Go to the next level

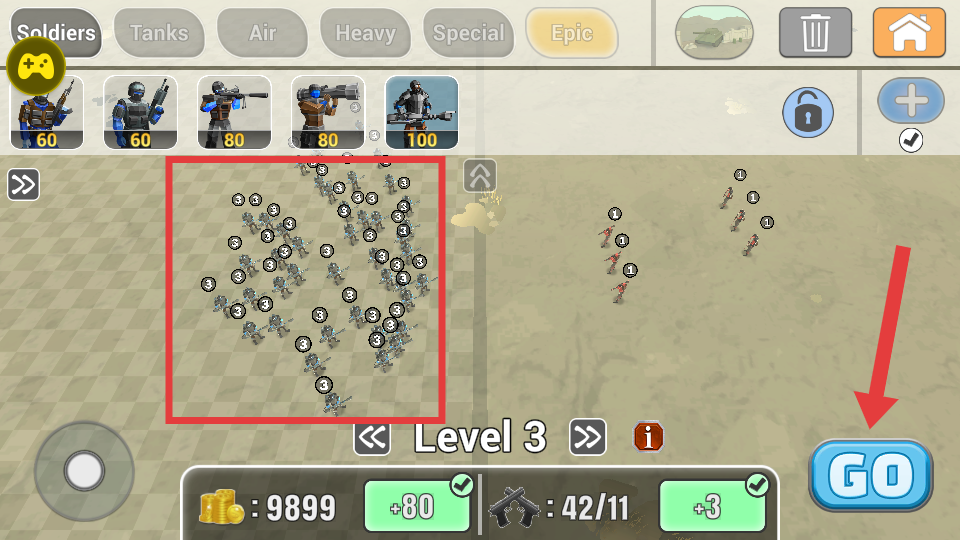(588, 436)
